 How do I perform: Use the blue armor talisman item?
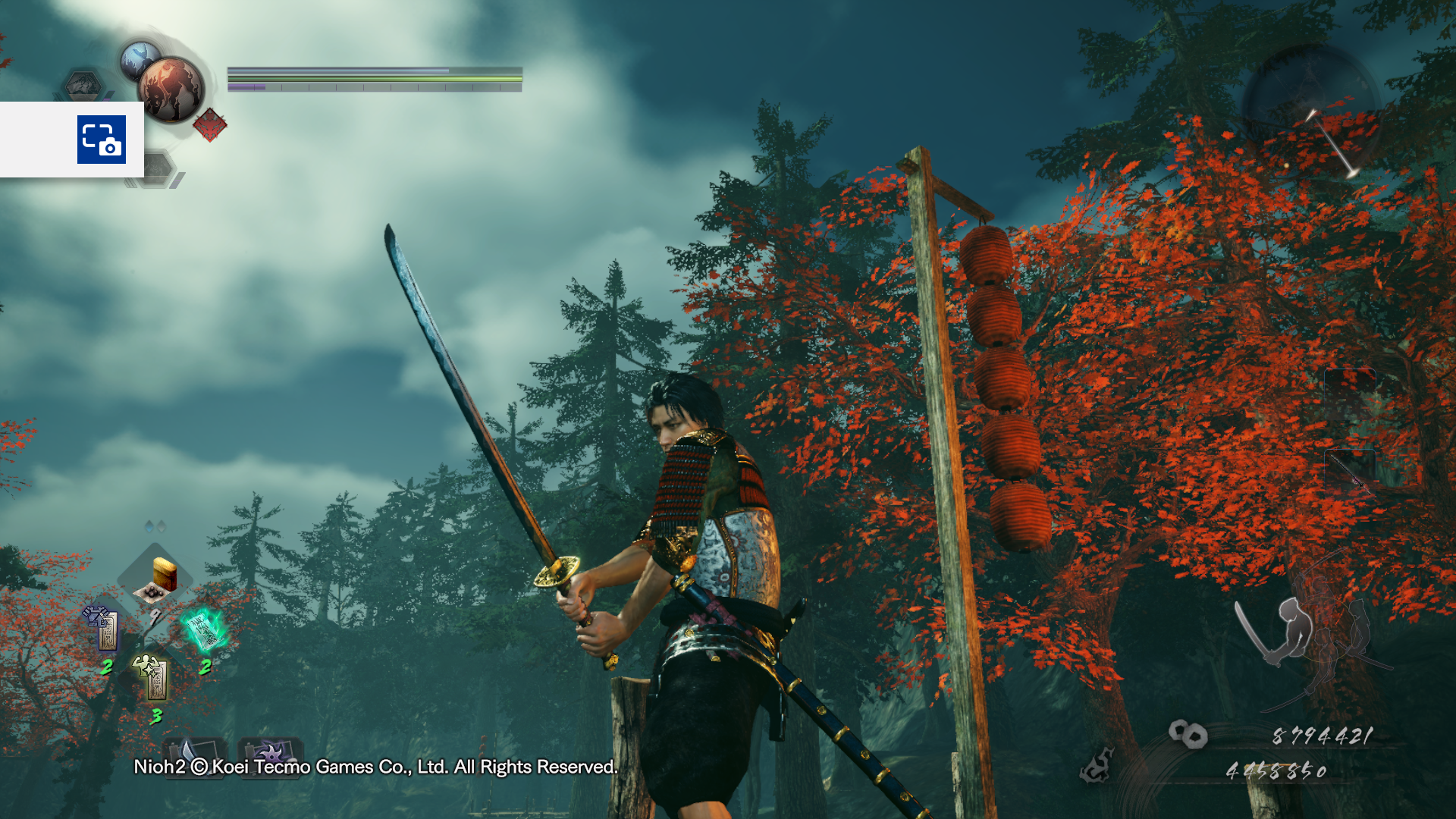(x=103, y=629)
